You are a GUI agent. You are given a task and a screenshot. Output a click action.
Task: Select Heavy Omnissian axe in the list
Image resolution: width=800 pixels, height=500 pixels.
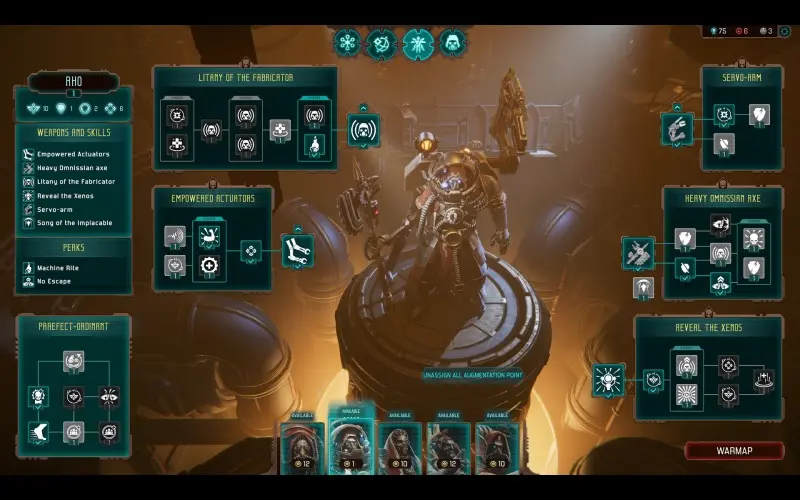(x=71, y=168)
